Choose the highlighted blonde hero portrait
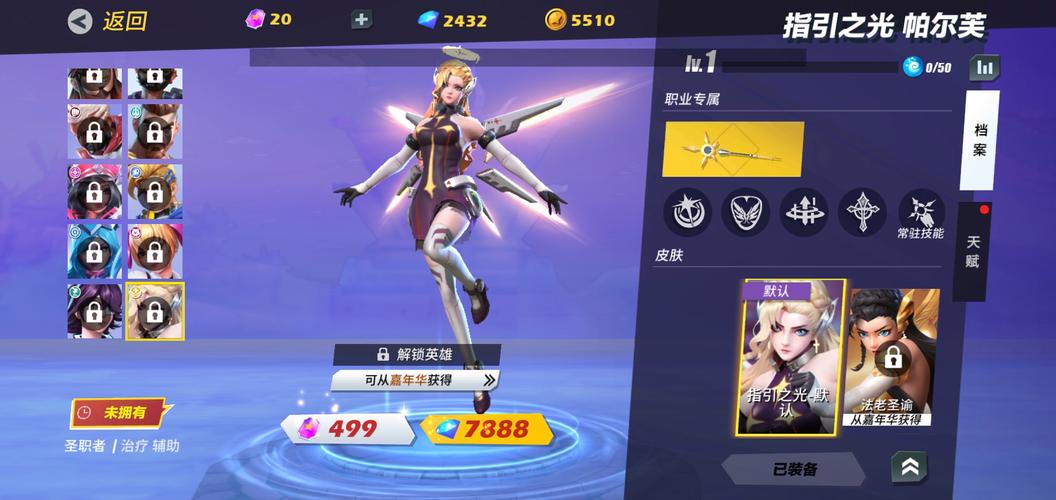 pyautogui.click(x=155, y=310)
